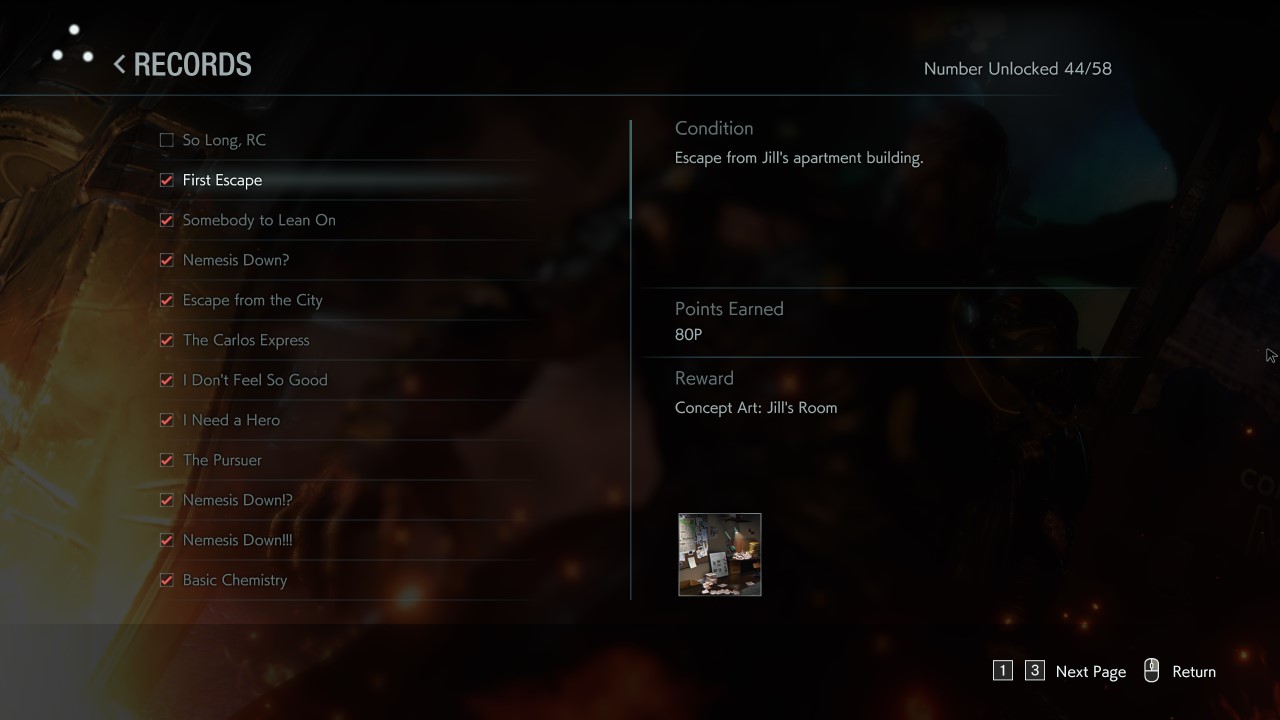Click Return
This screenshot has width=1280, height=720.
(1193, 671)
